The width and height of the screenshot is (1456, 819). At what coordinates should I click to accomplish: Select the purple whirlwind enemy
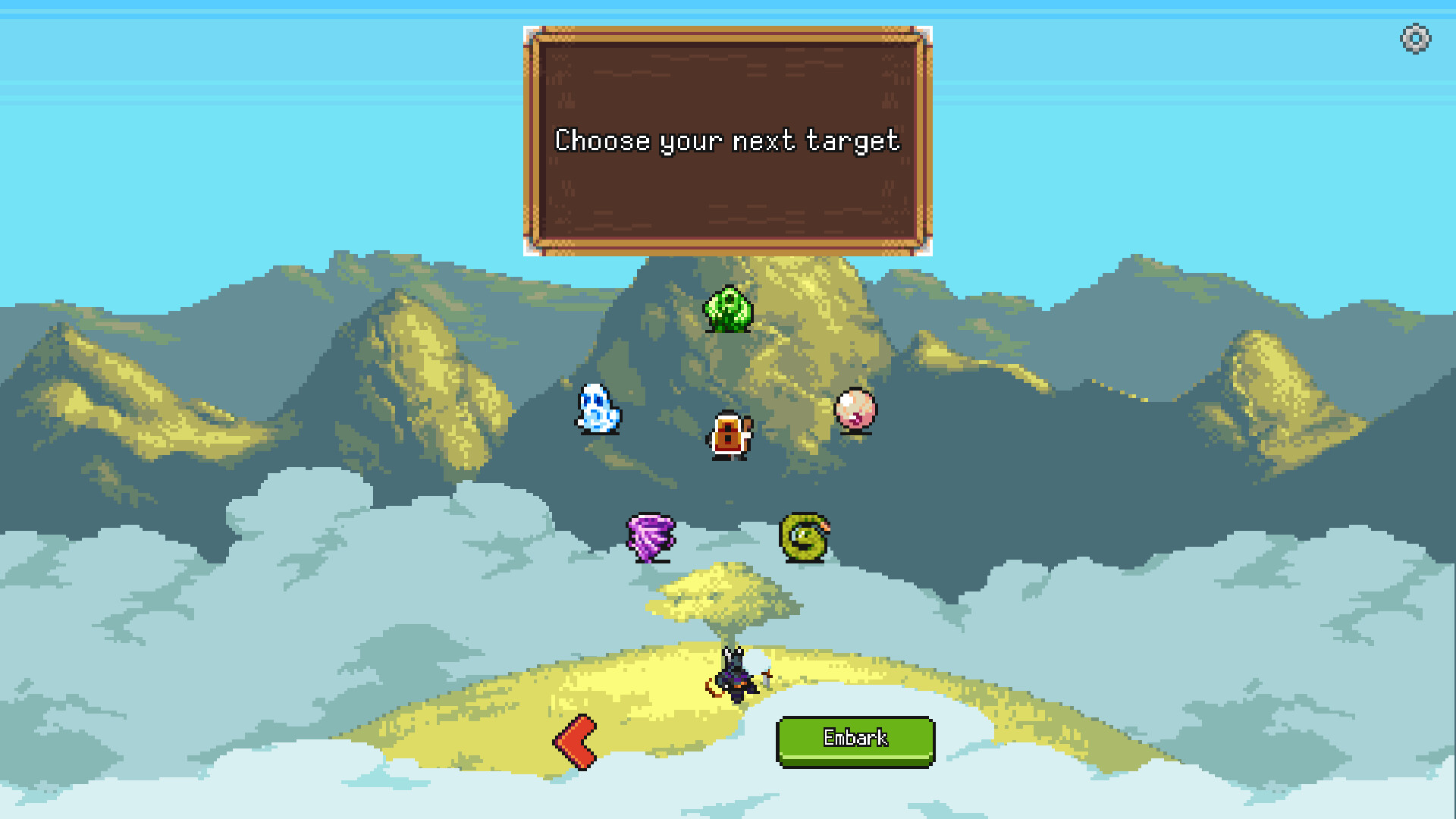click(651, 535)
